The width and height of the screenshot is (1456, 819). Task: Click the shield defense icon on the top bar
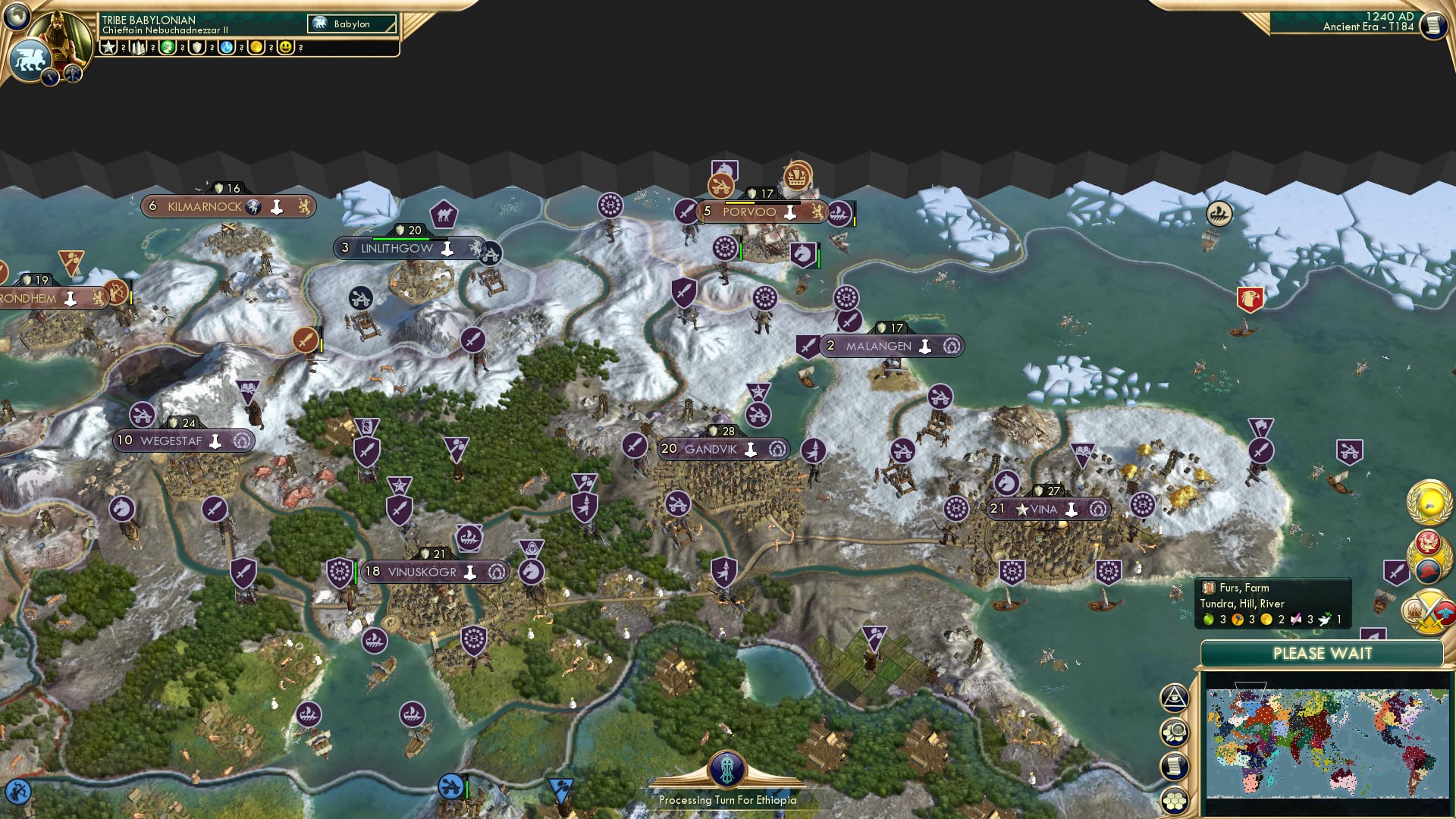196,48
